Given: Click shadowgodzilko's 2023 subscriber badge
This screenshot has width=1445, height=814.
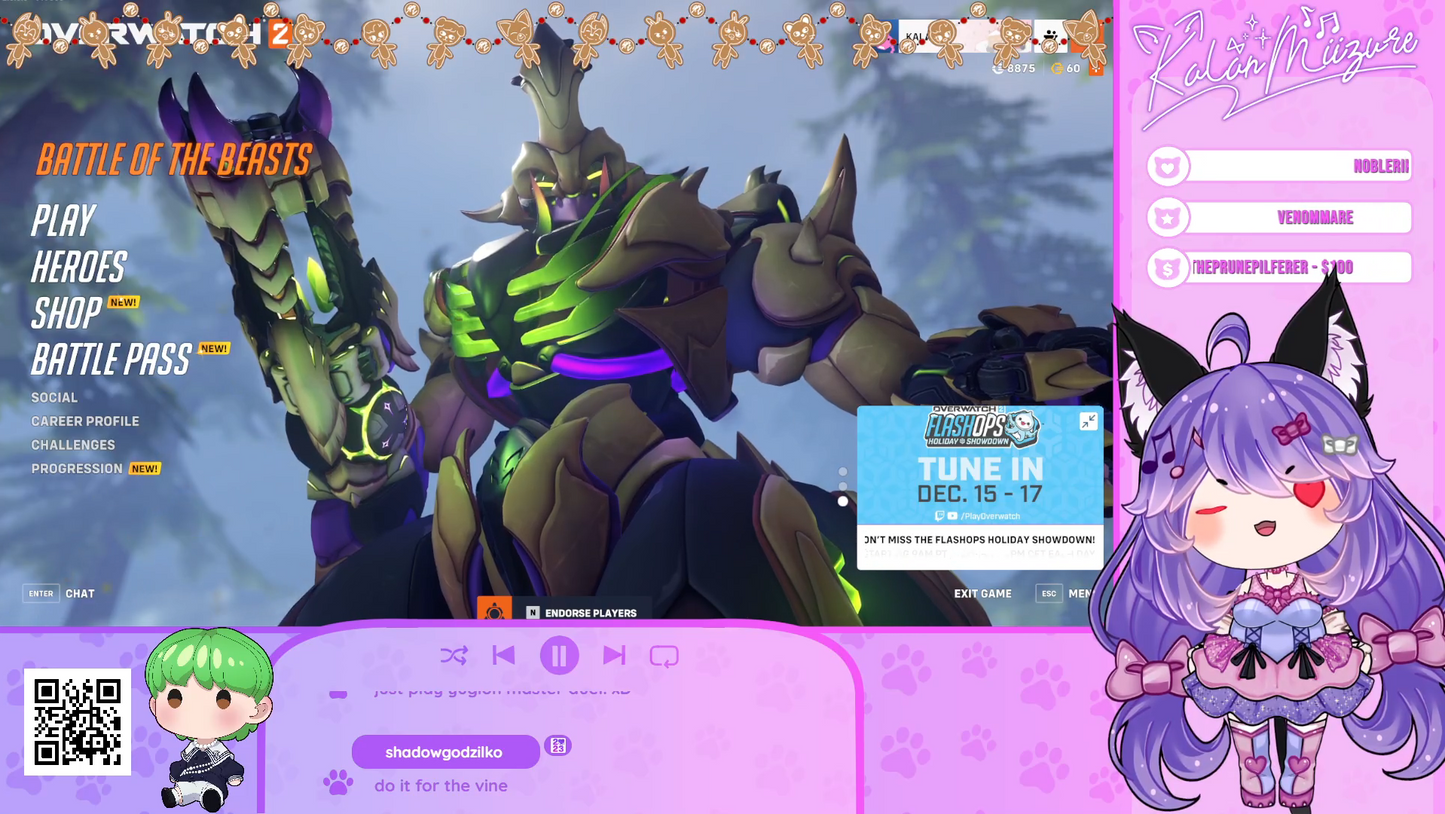Looking at the screenshot, I should tap(559, 746).
